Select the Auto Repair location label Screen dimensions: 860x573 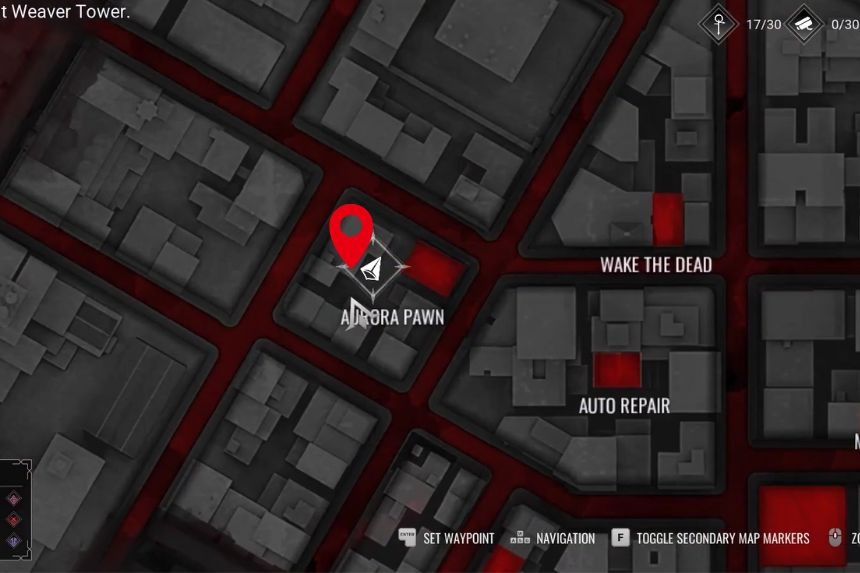[x=624, y=406]
